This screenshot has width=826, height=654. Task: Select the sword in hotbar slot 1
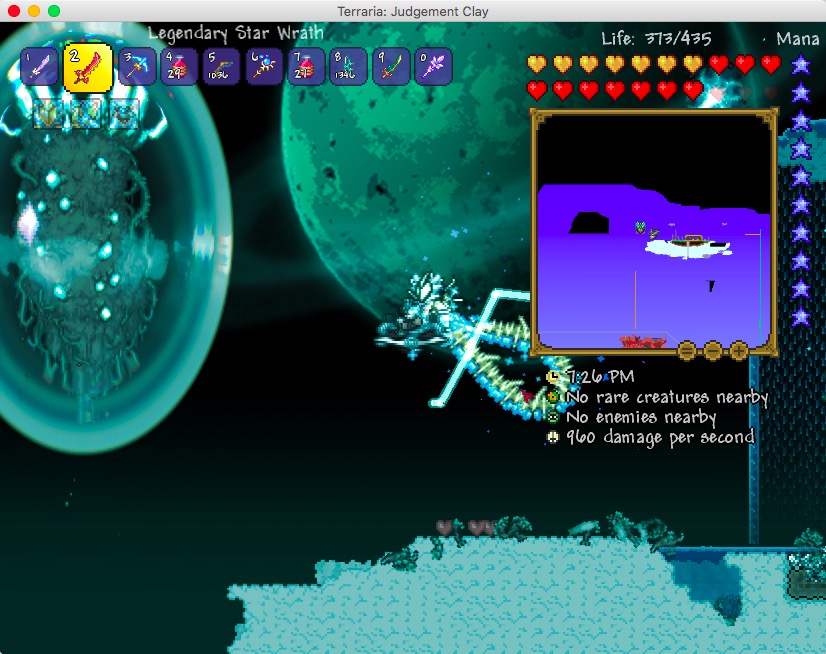[39, 68]
